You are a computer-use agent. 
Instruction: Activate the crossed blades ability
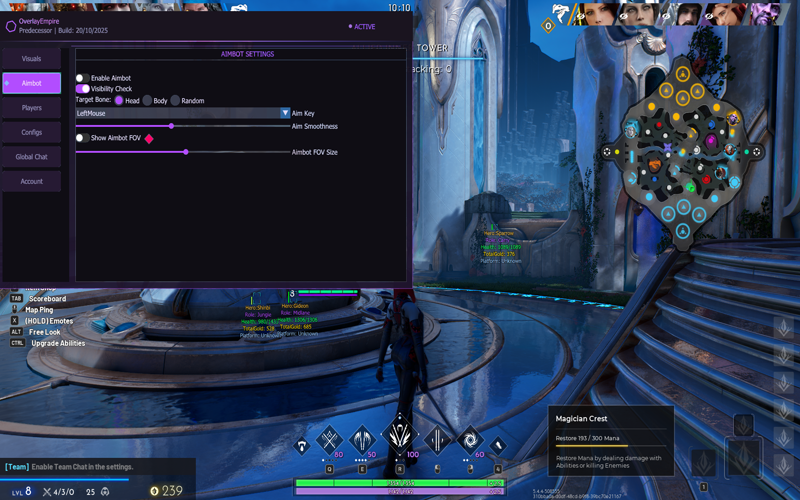pos(330,440)
